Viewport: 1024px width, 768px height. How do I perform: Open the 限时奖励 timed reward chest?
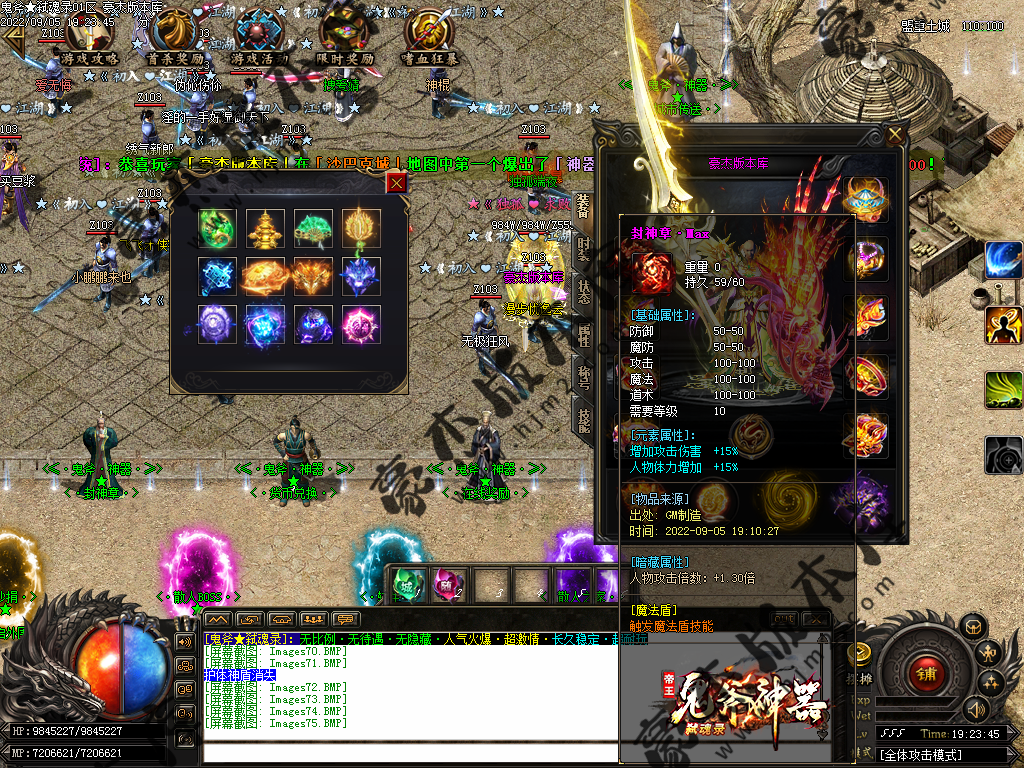point(343,36)
